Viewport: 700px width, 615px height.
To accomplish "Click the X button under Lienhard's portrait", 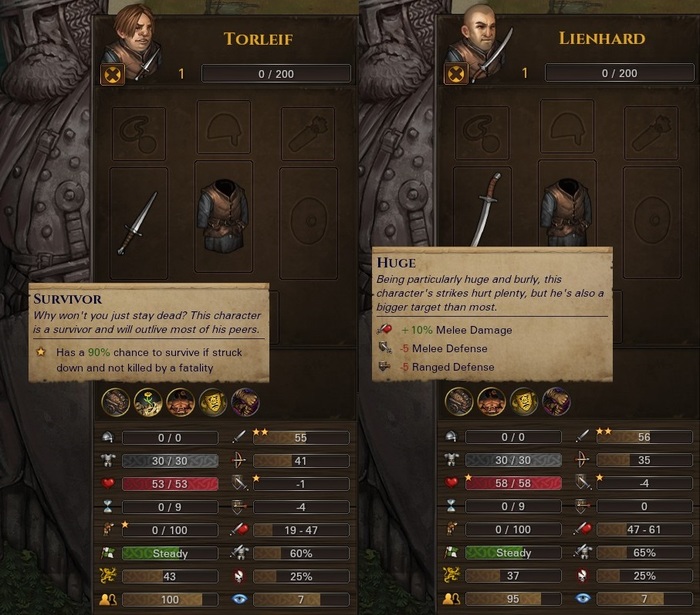I will point(456,74).
